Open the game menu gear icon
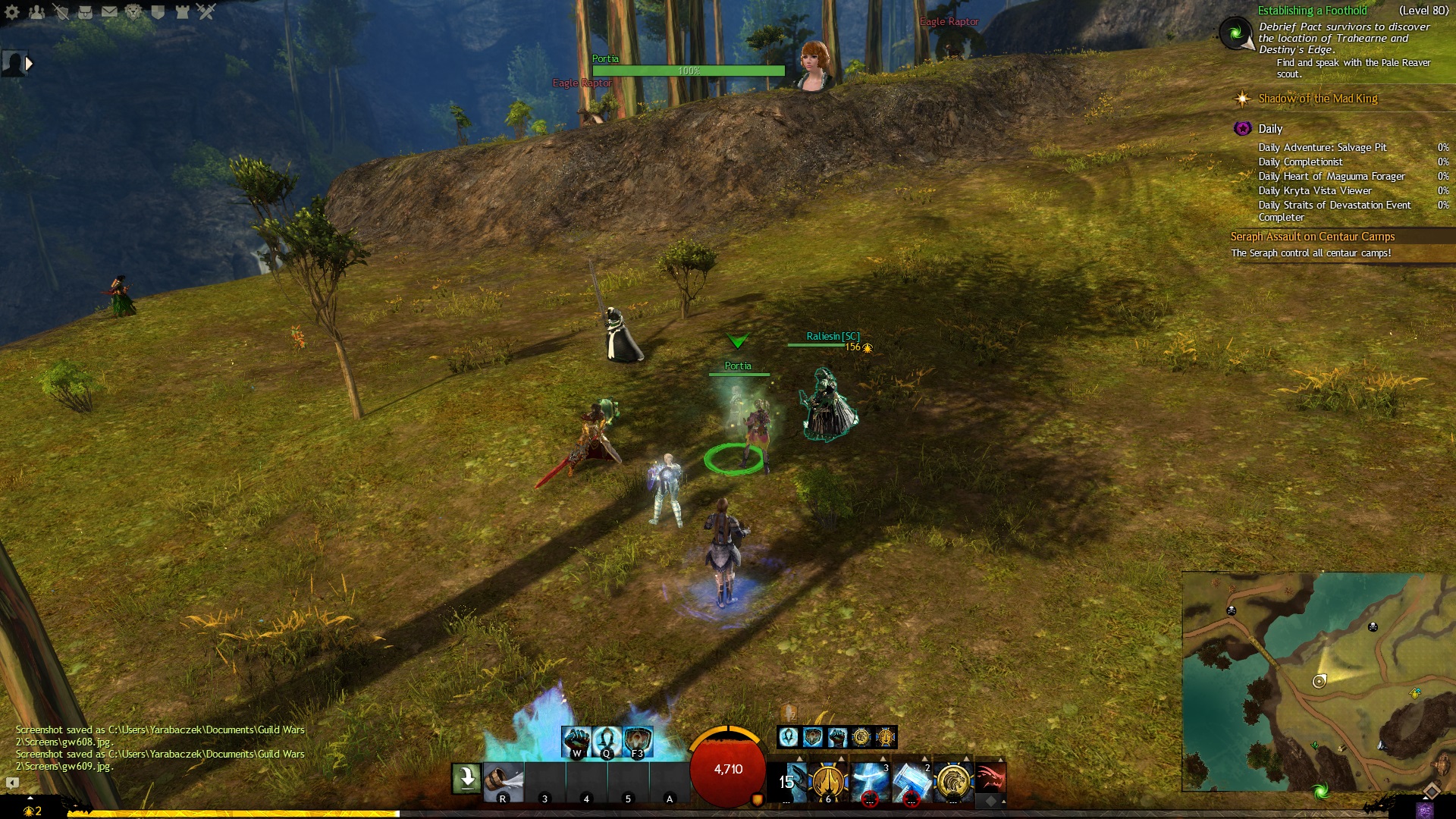This screenshot has height=819, width=1456. [x=12, y=11]
